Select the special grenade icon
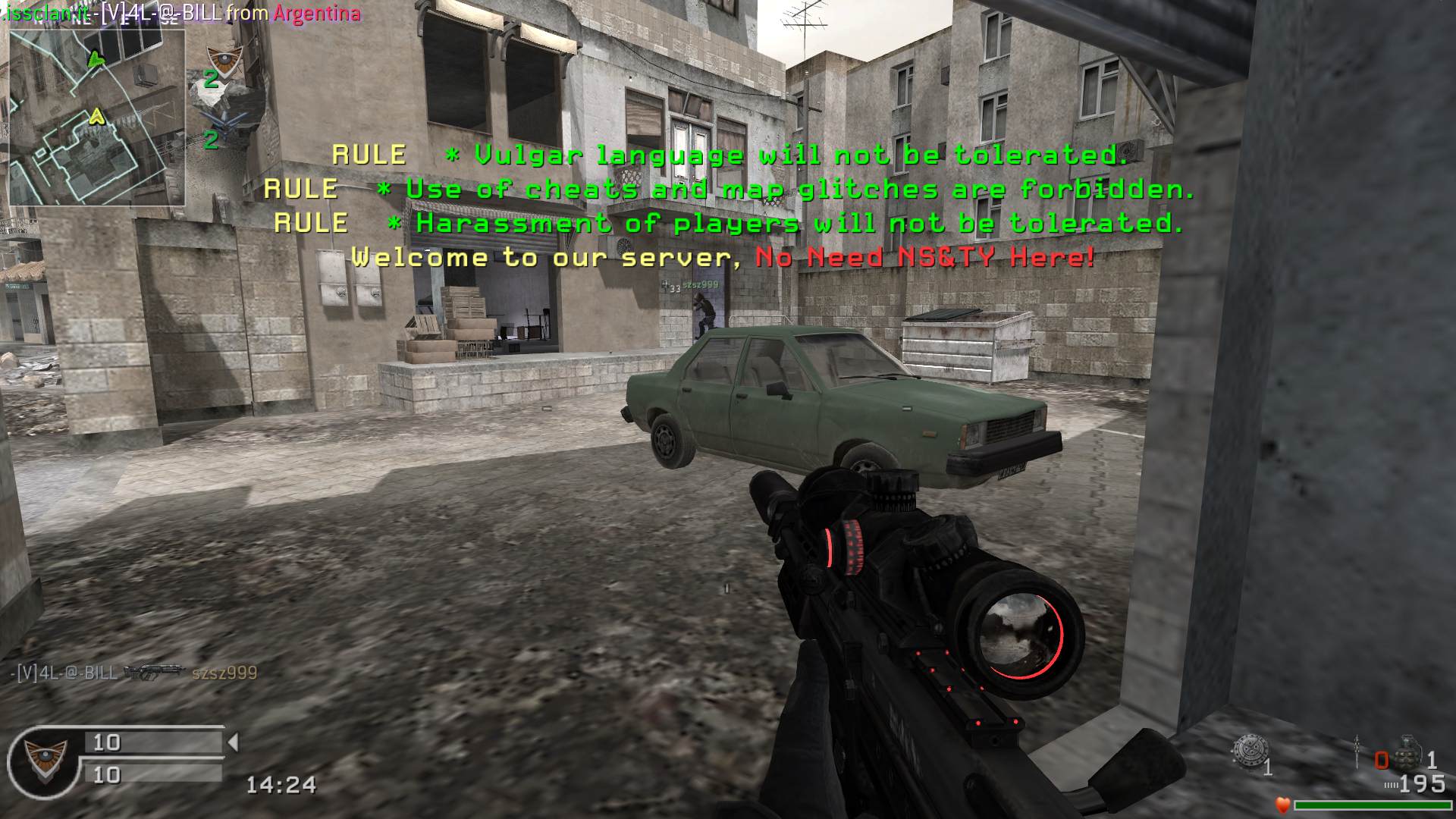Screen dimensions: 1456x819 point(1247,751)
